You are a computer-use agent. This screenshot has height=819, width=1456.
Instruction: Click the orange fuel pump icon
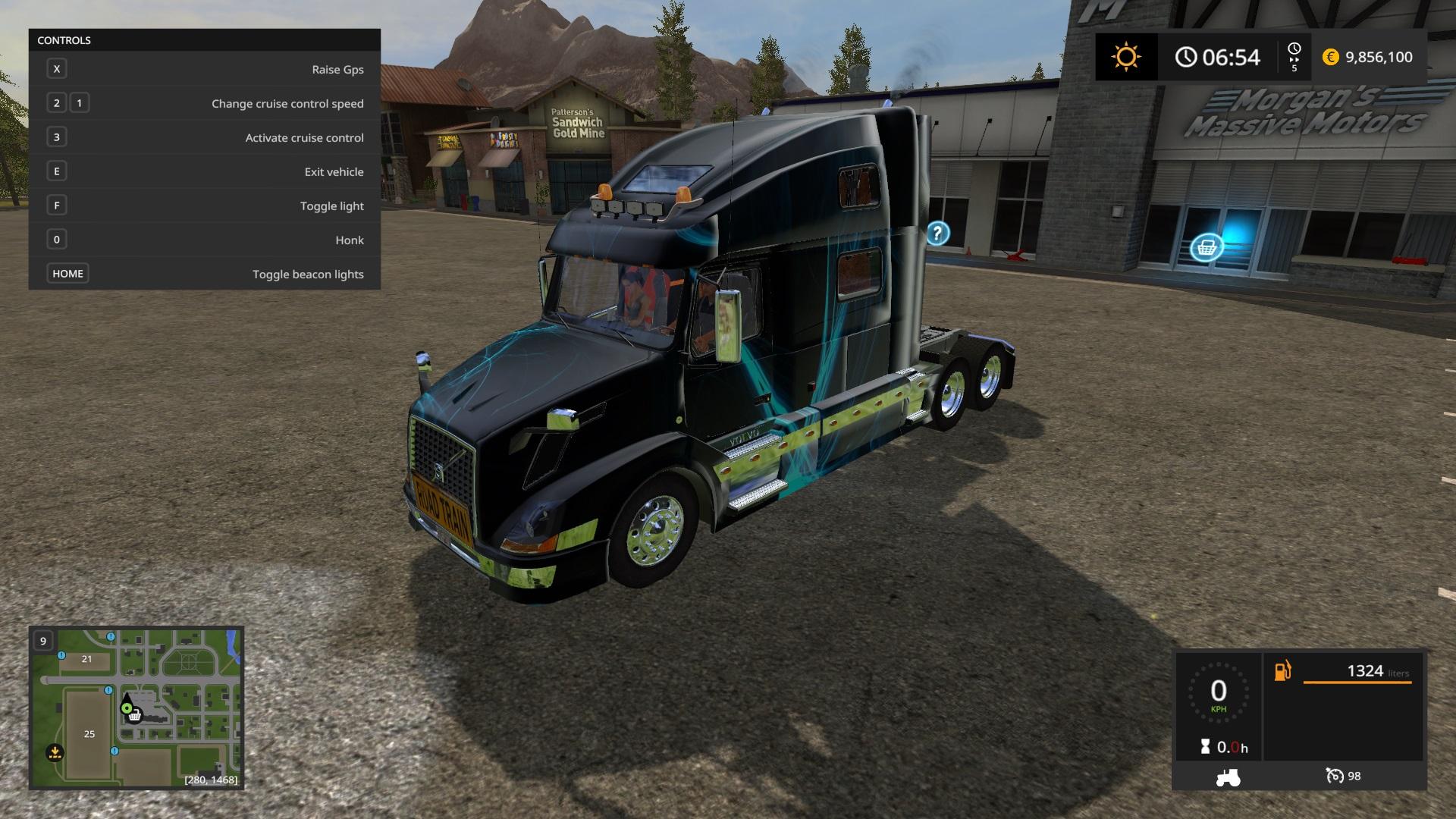[x=1282, y=671]
